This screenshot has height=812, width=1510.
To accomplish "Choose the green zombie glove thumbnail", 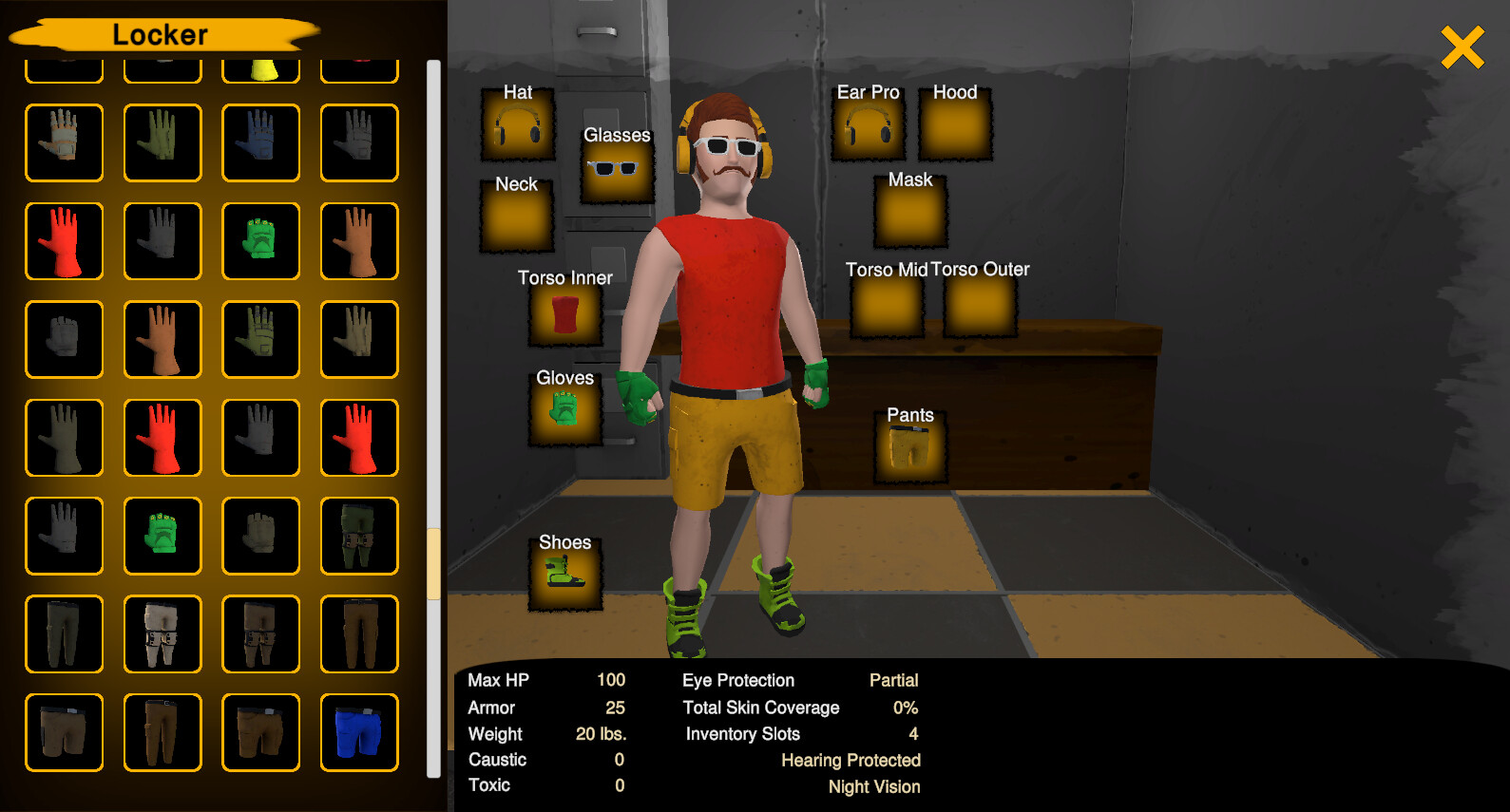I will (x=260, y=241).
